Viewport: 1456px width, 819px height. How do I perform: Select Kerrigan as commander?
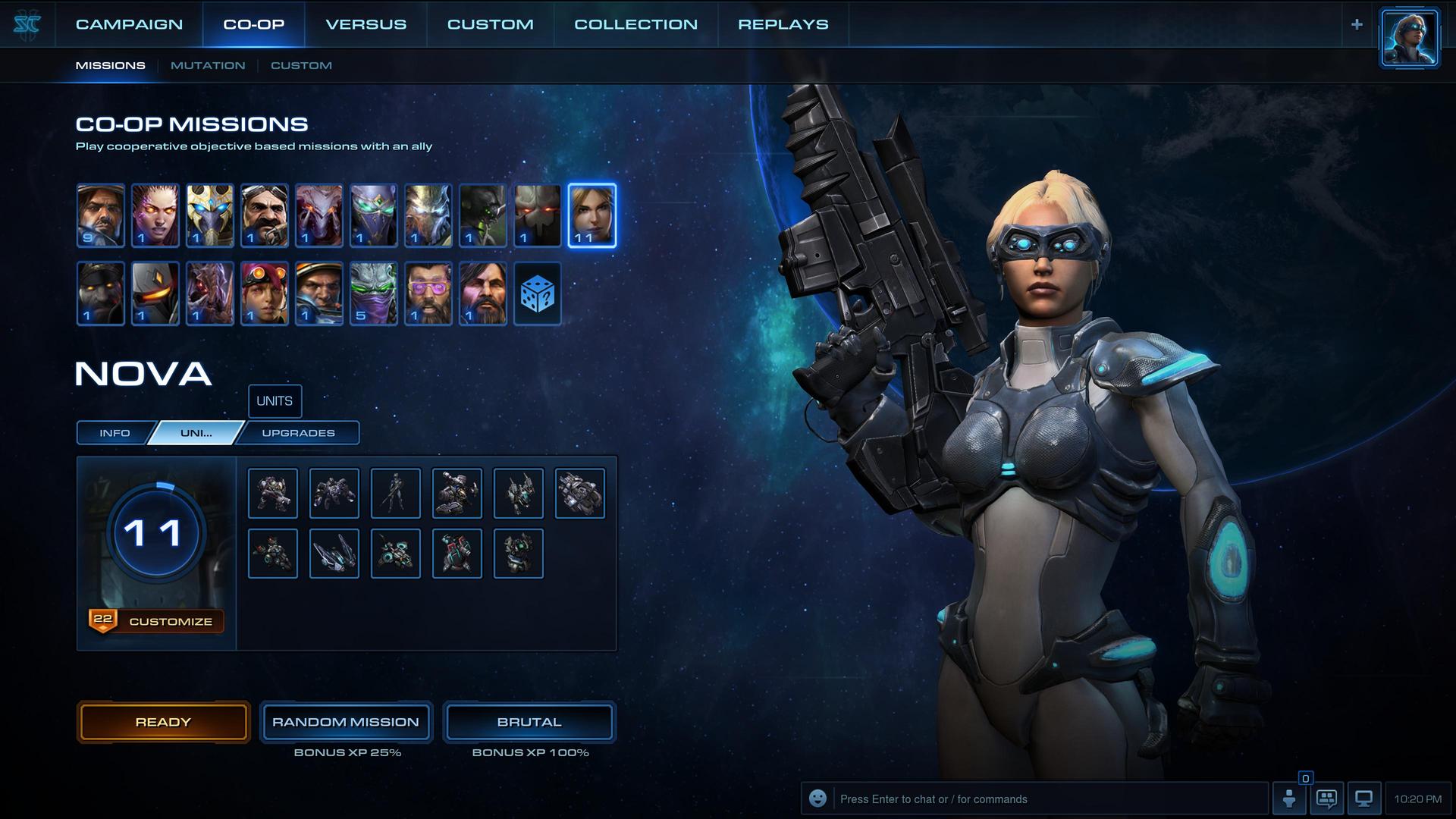[155, 215]
